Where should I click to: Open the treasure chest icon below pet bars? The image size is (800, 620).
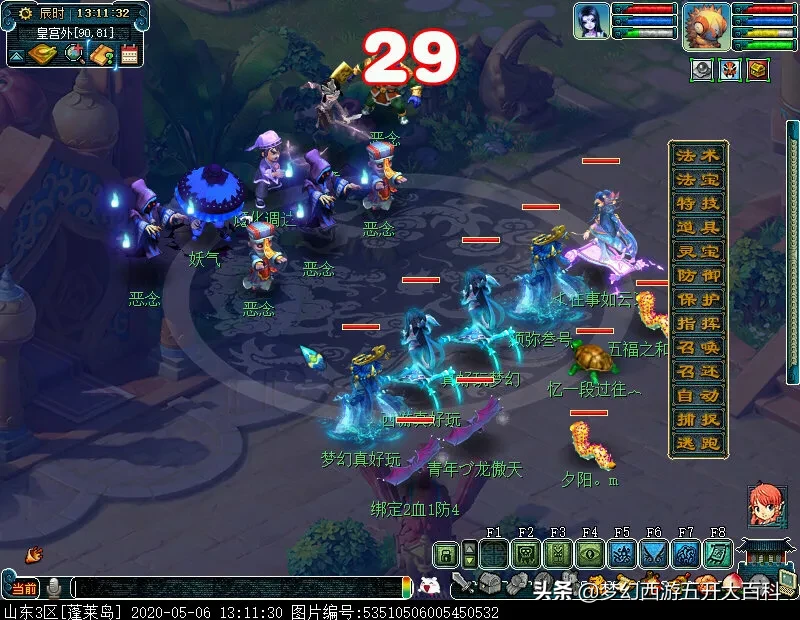tap(759, 70)
